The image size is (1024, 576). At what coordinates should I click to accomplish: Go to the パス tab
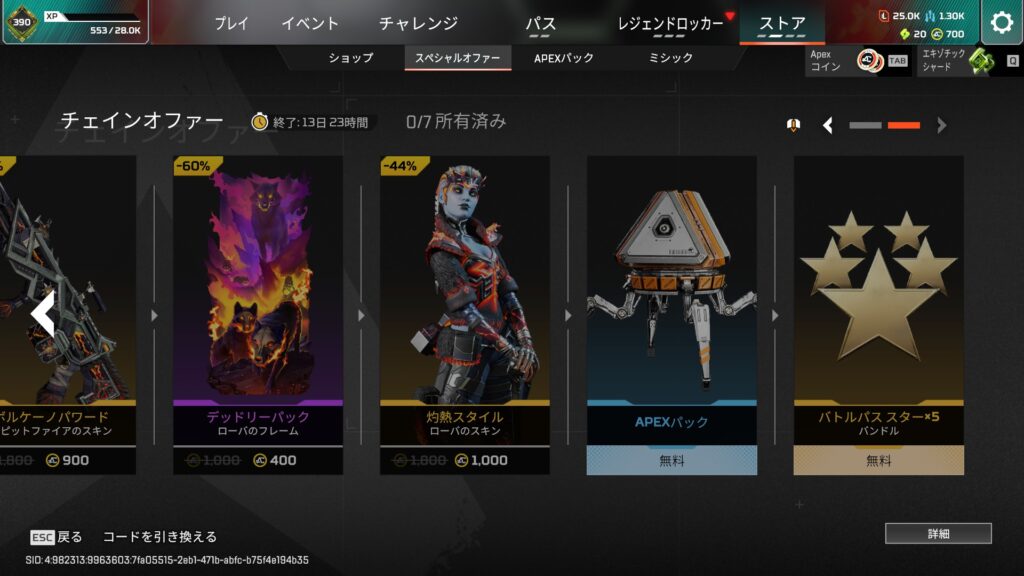(x=540, y=23)
